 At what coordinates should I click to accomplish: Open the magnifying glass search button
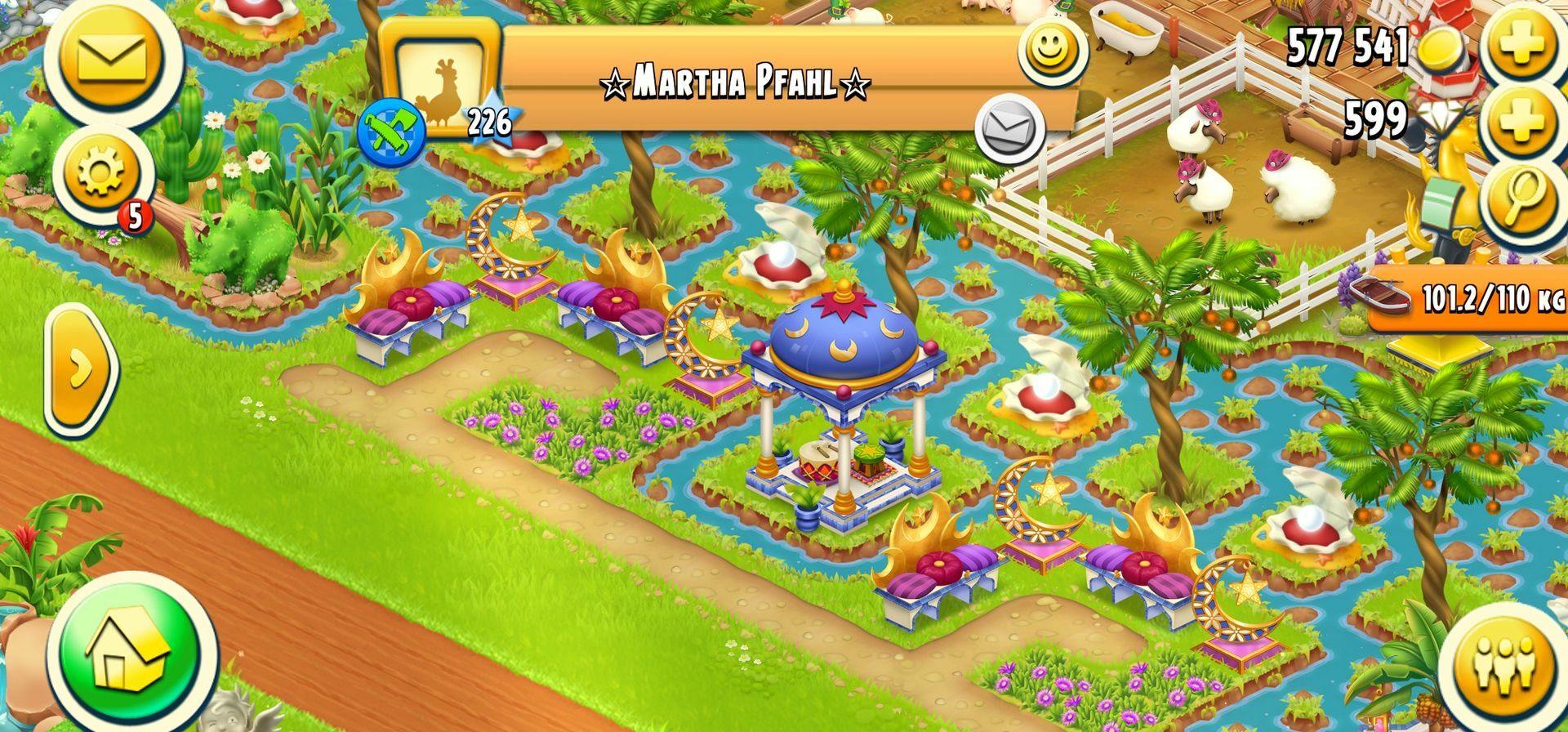click(x=1521, y=199)
